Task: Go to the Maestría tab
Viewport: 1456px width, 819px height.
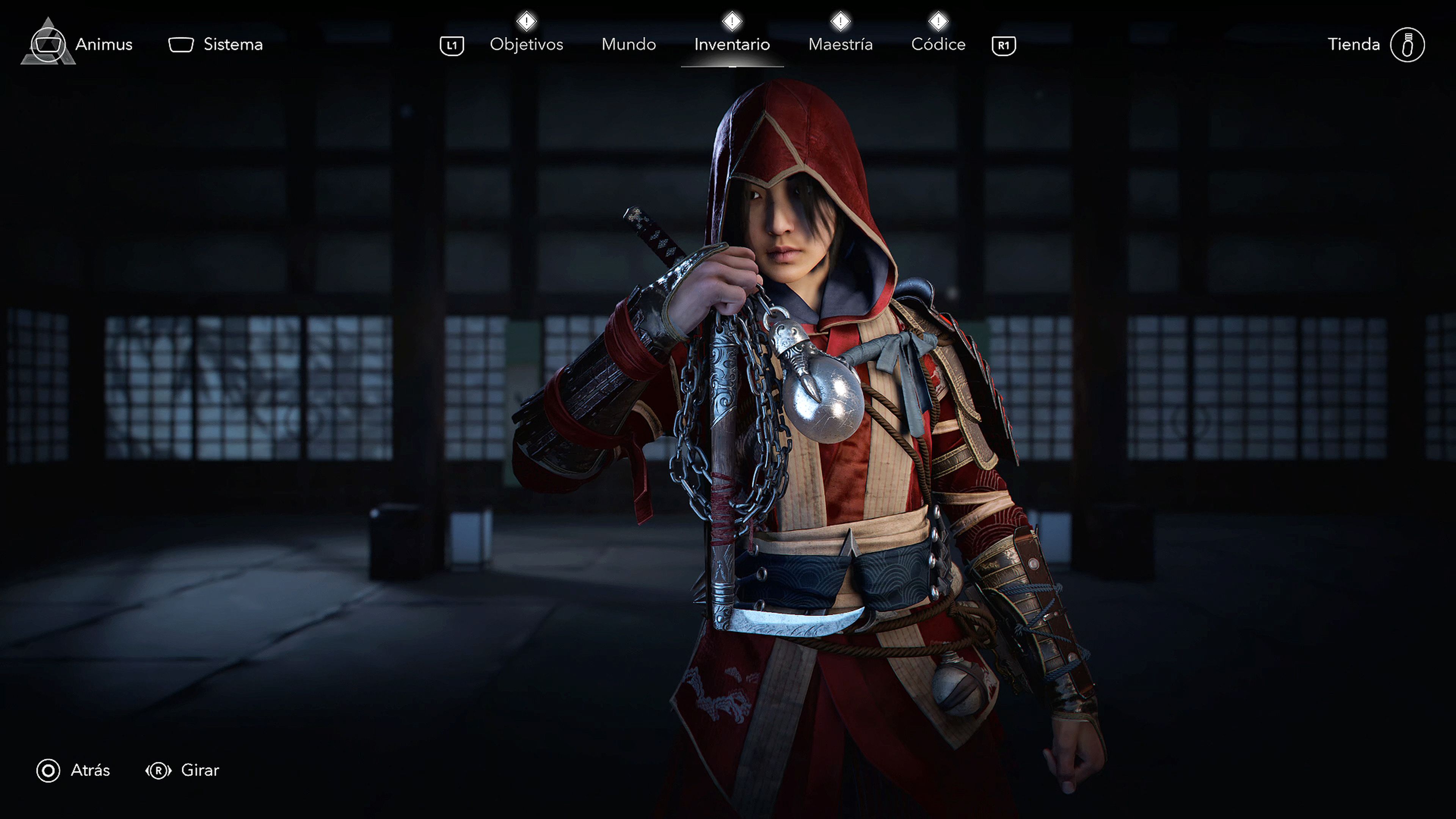Action: pyautogui.click(x=841, y=44)
